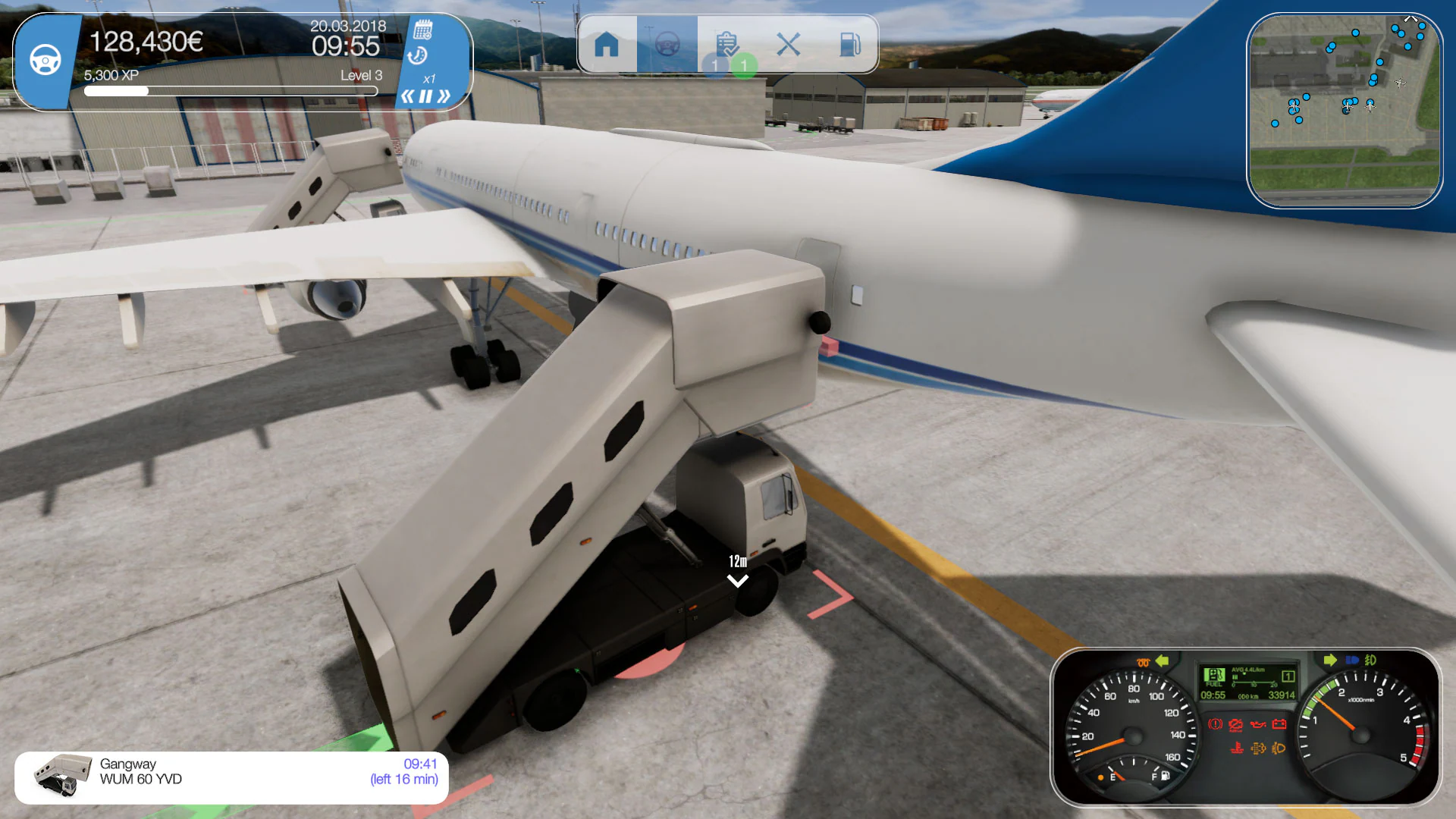Increase time speed with the right chevrons
The height and width of the screenshot is (819, 1456).
coord(443,94)
